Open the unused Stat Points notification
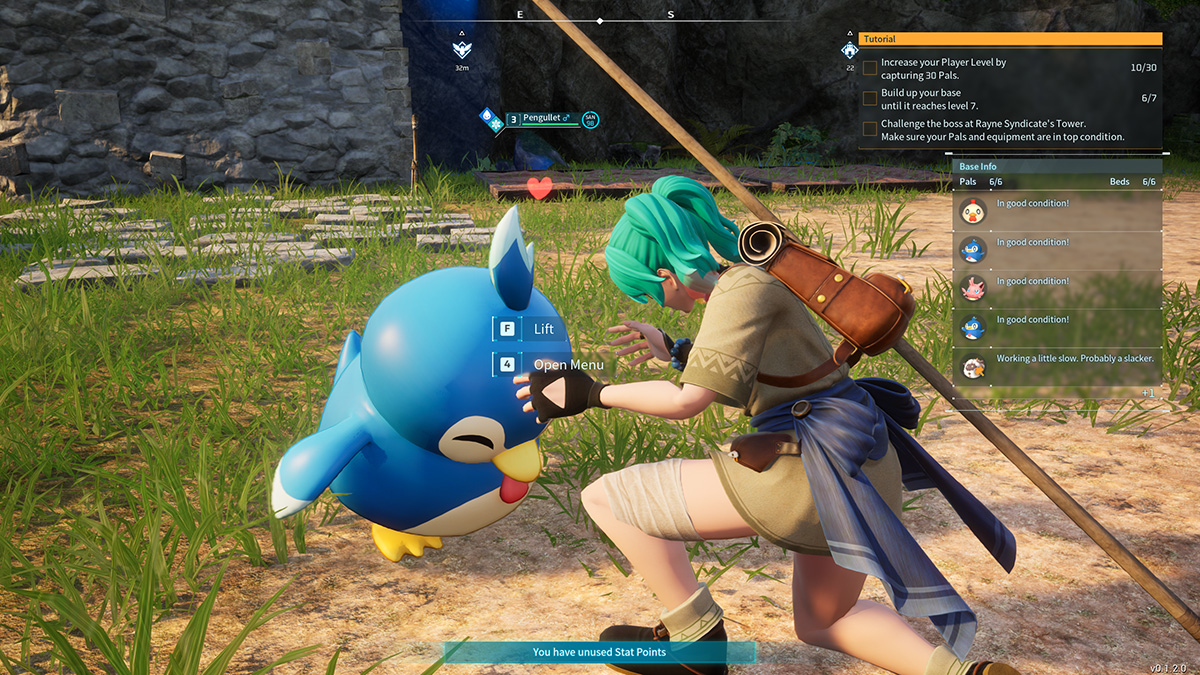Viewport: 1200px width, 675px height. 599,652
